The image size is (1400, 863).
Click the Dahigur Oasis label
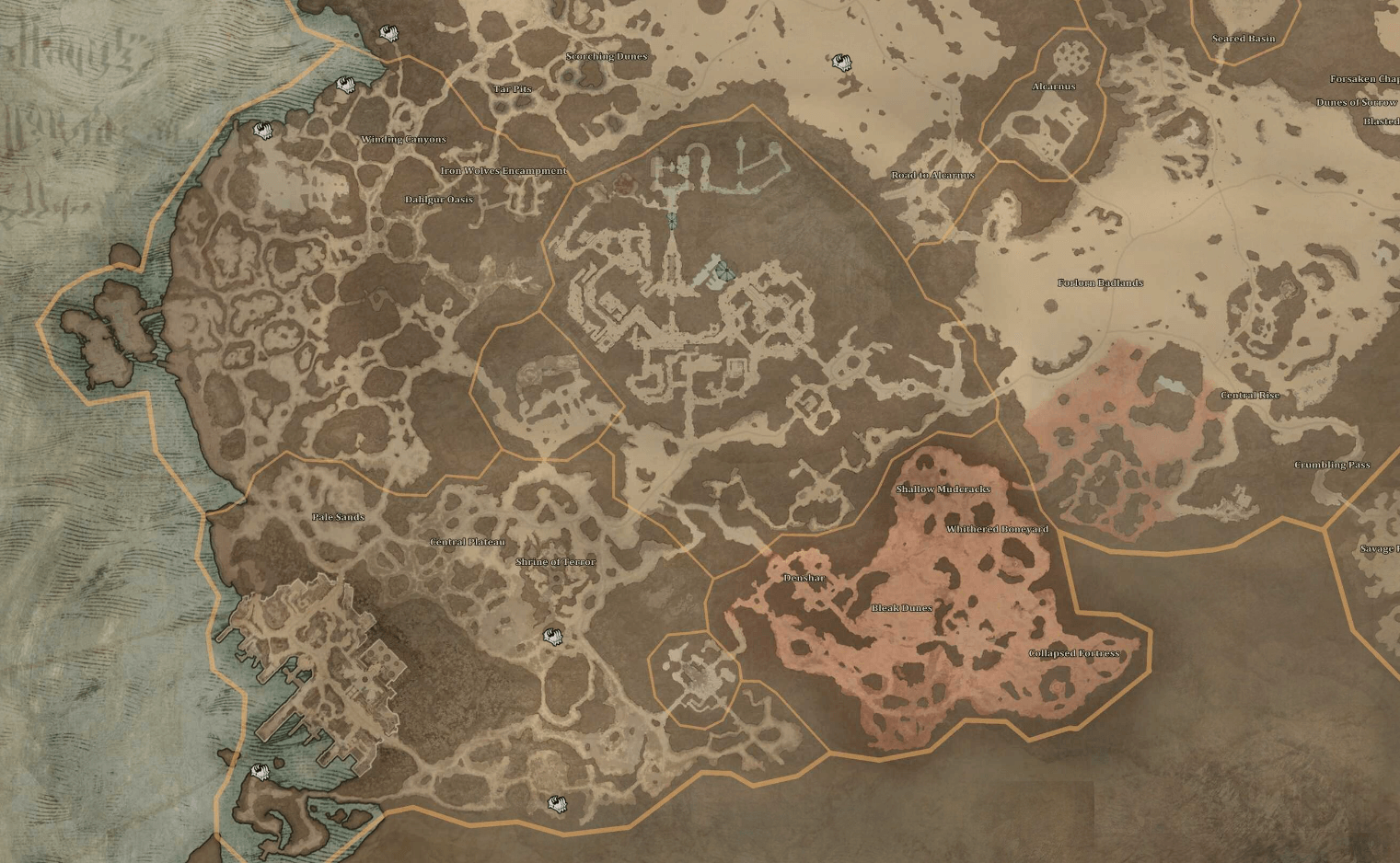click(437, 198)
